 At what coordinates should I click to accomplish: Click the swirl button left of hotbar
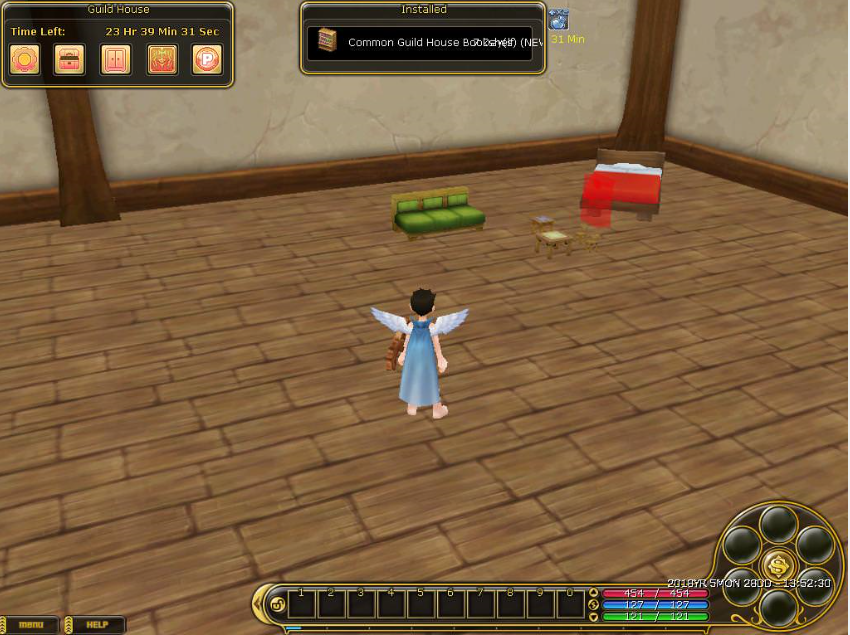point(277,604)
